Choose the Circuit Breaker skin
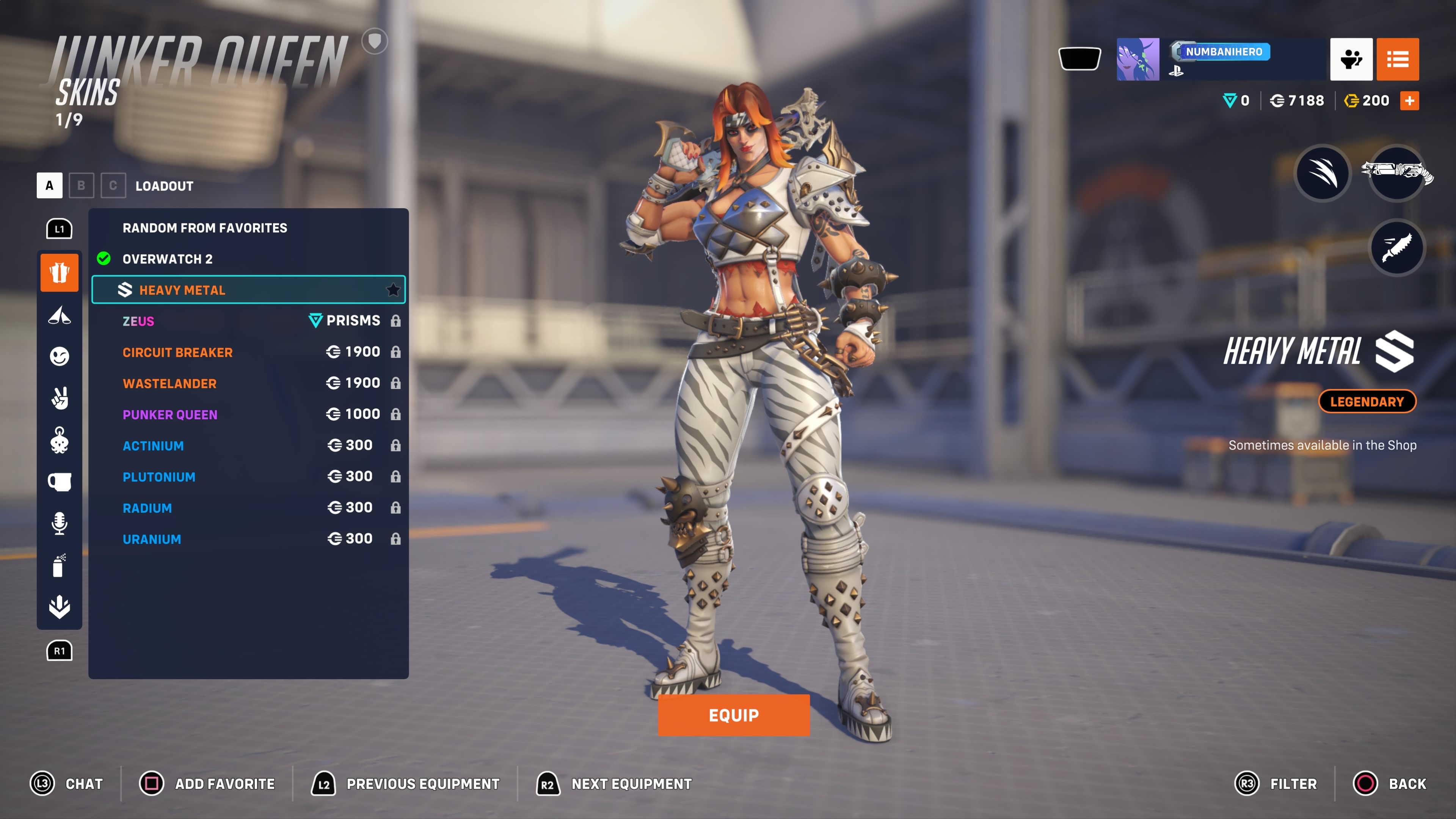Viewport: 1456px width, 819px height. [249, 352]
